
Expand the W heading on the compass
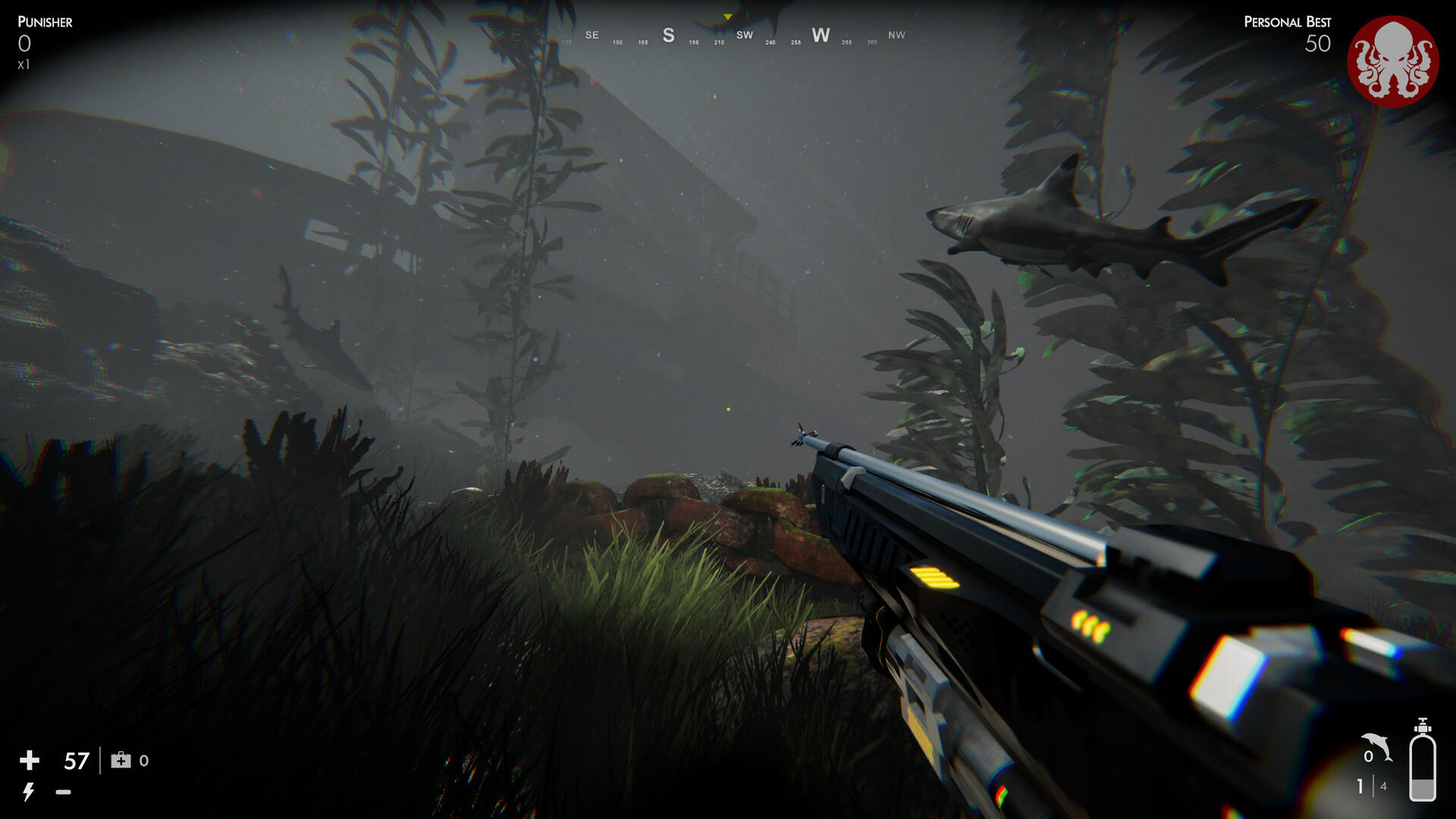(x=820, y=34)
